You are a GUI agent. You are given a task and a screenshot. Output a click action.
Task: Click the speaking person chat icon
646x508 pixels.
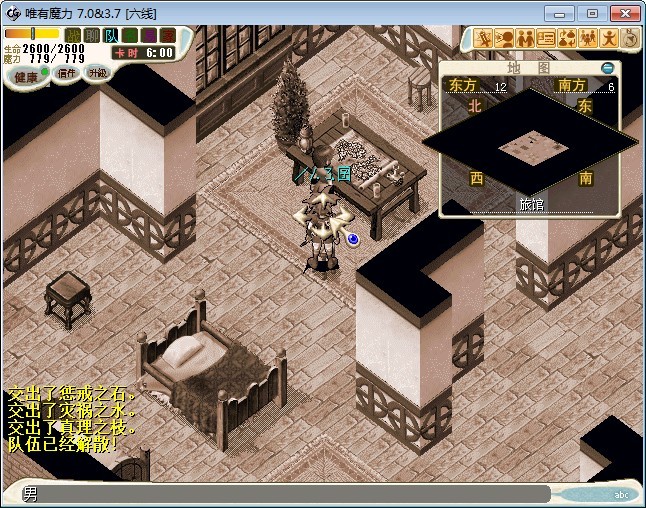(504, 39)
